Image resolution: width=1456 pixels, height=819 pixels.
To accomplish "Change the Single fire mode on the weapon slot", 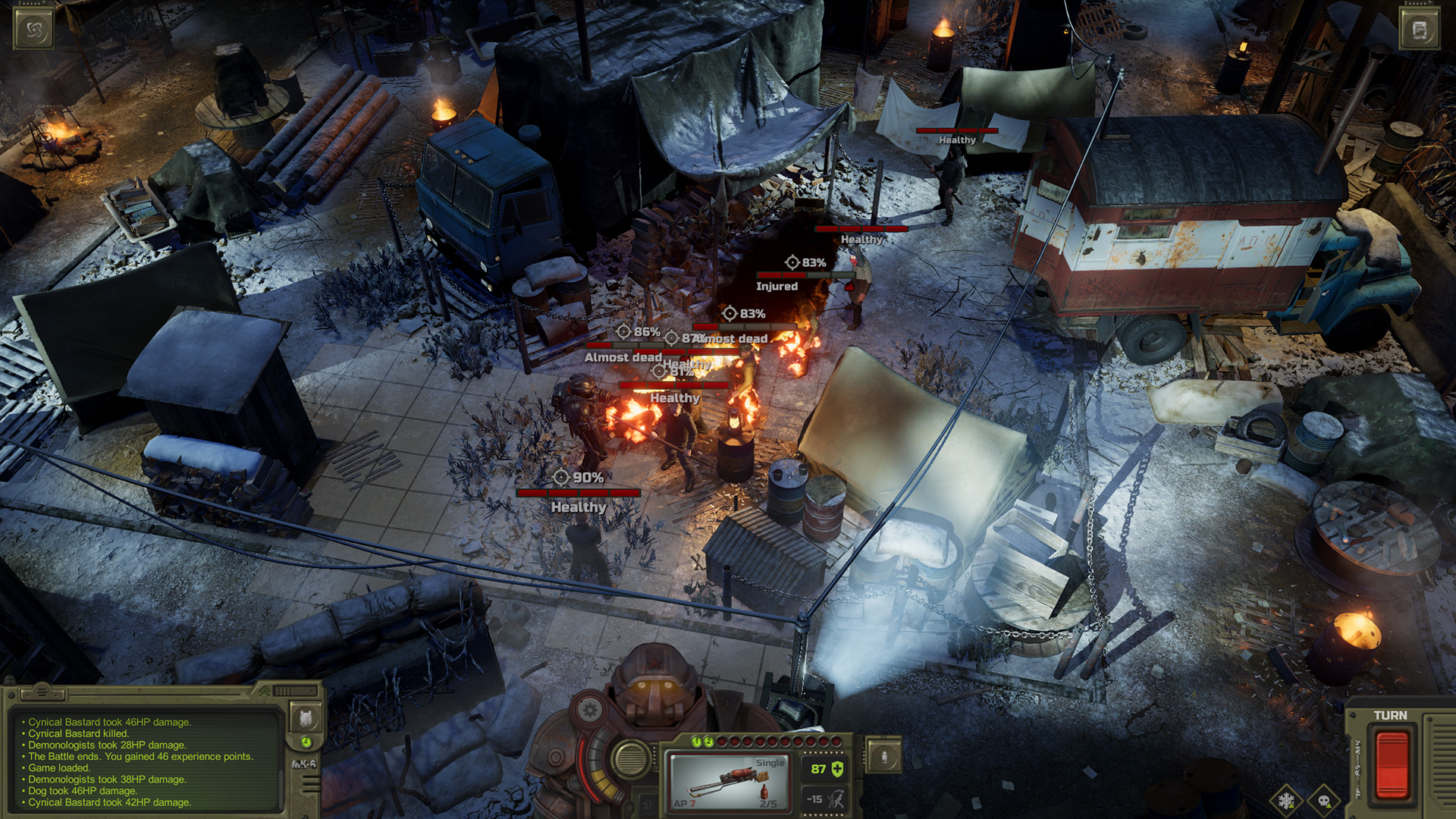I will click(x=770, y=763).
